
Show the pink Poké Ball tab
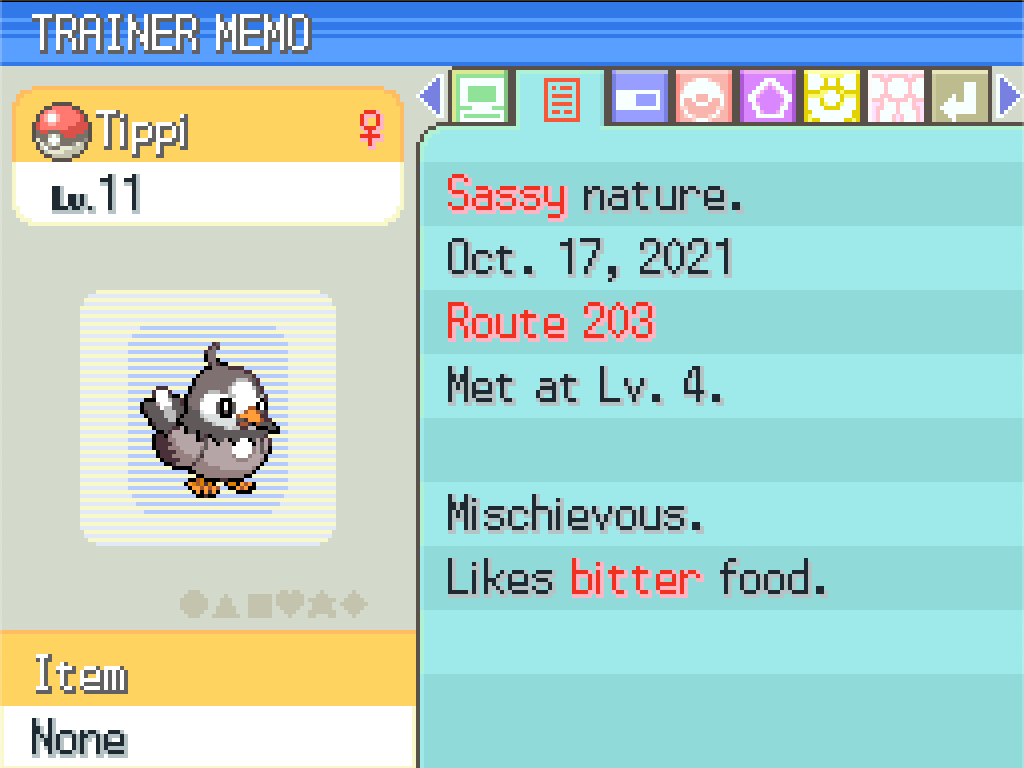[703, 97]
